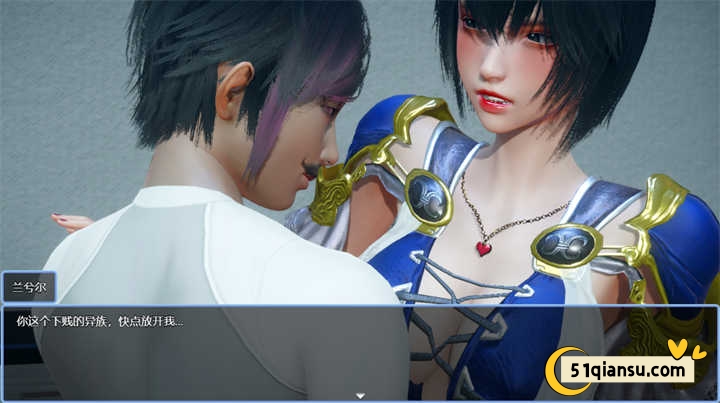Advance the dialogue by clicking the text line
Viewport: 720px width, 403px height.
click(100, 321)
